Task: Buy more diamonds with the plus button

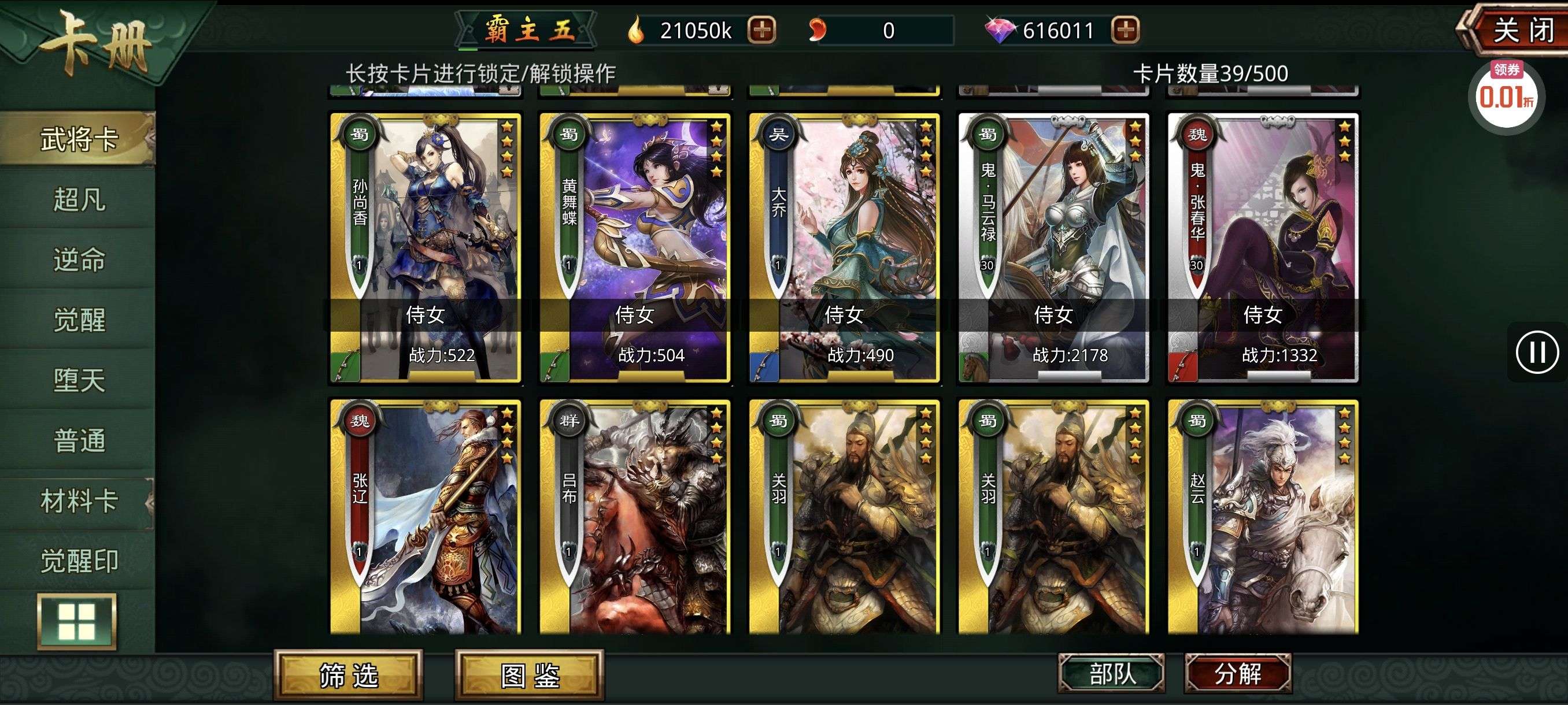Action: [x=1125, y=30]
